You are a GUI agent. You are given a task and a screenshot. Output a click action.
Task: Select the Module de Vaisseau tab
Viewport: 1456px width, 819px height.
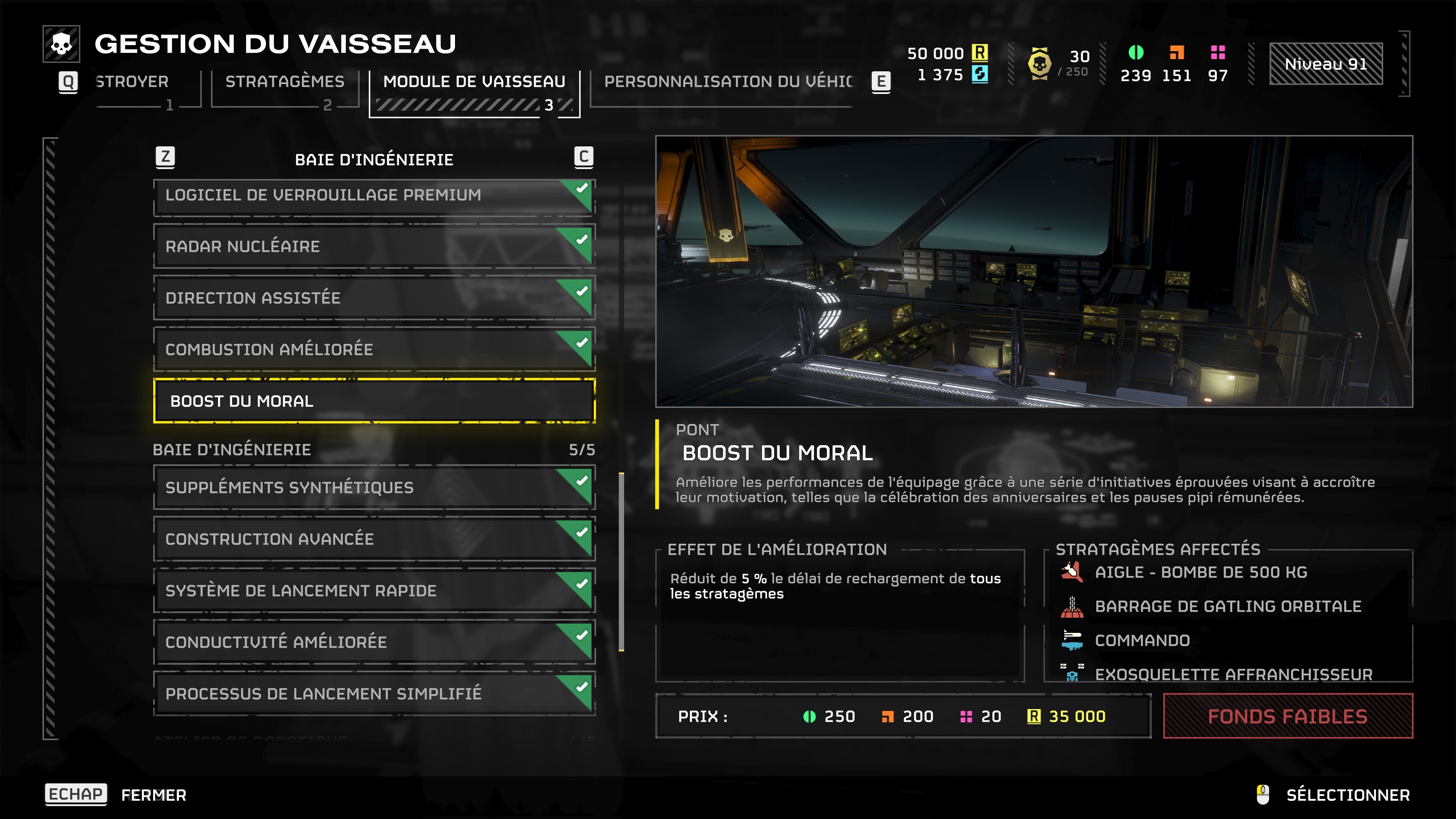[474, 82]
